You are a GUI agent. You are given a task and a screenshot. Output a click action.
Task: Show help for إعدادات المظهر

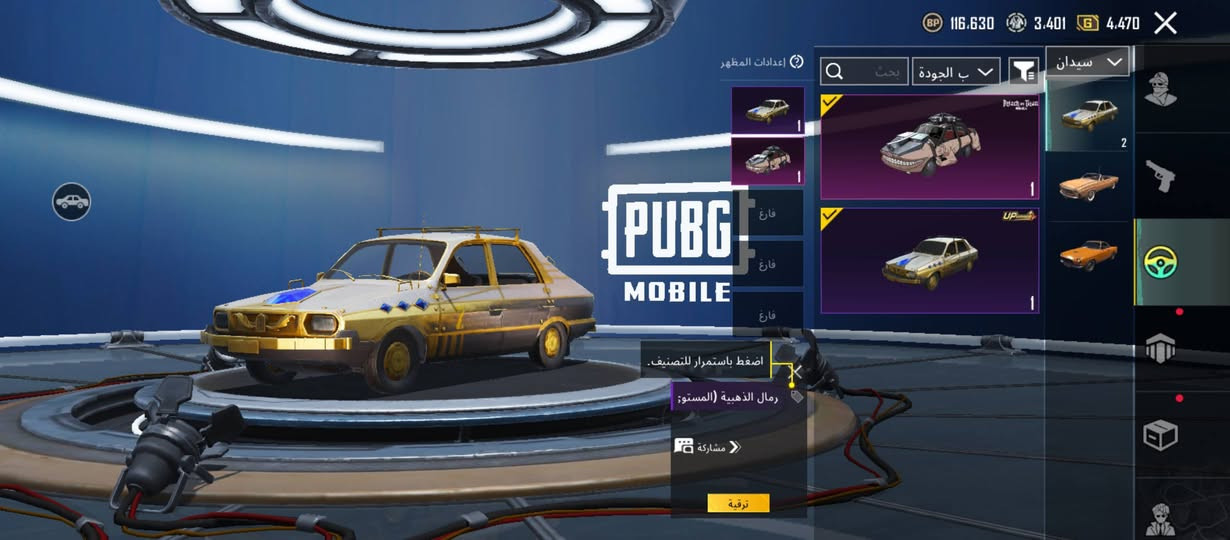point(797,62)
